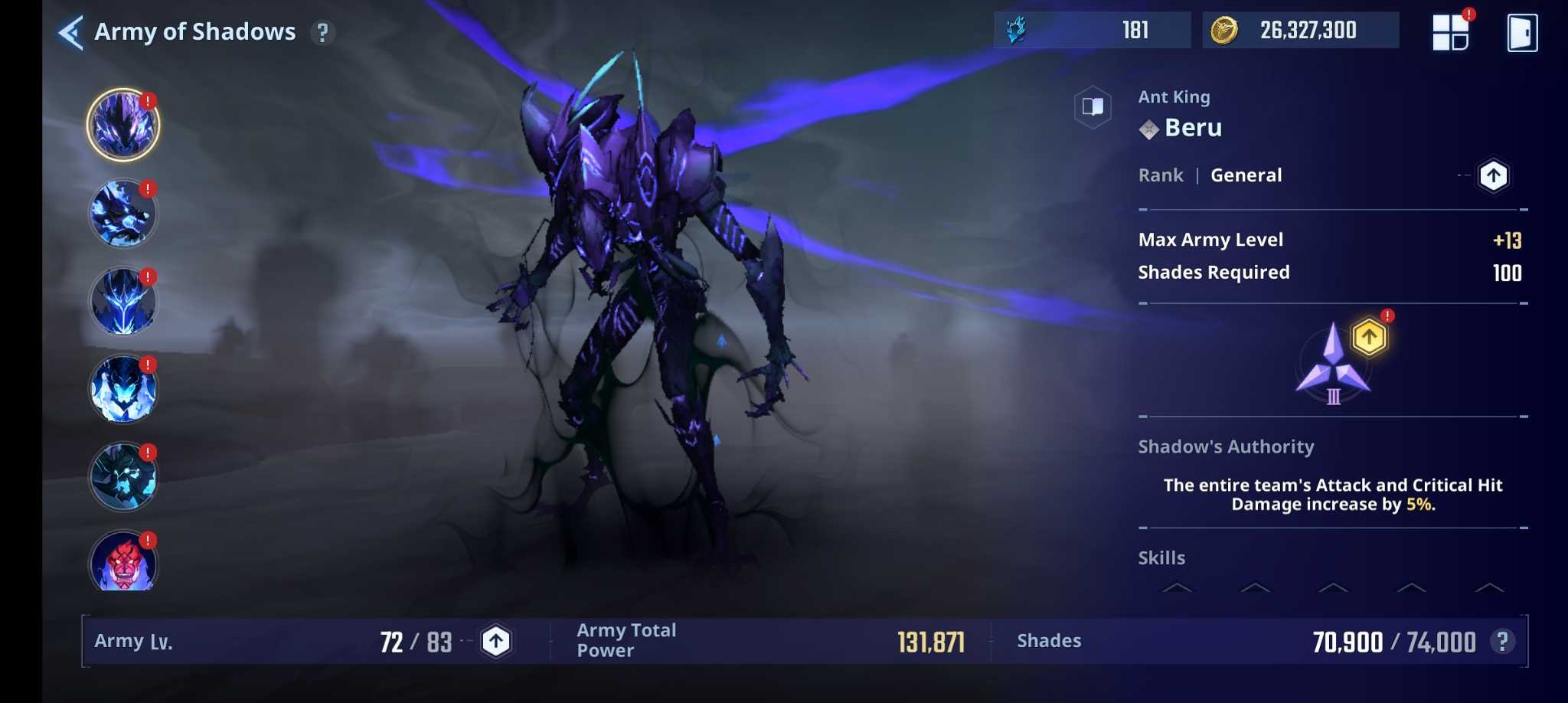Image resolution: width=1568 pixels, height=703 pixels.
Task: Open the four-square grid menu
Action: 1450,32
